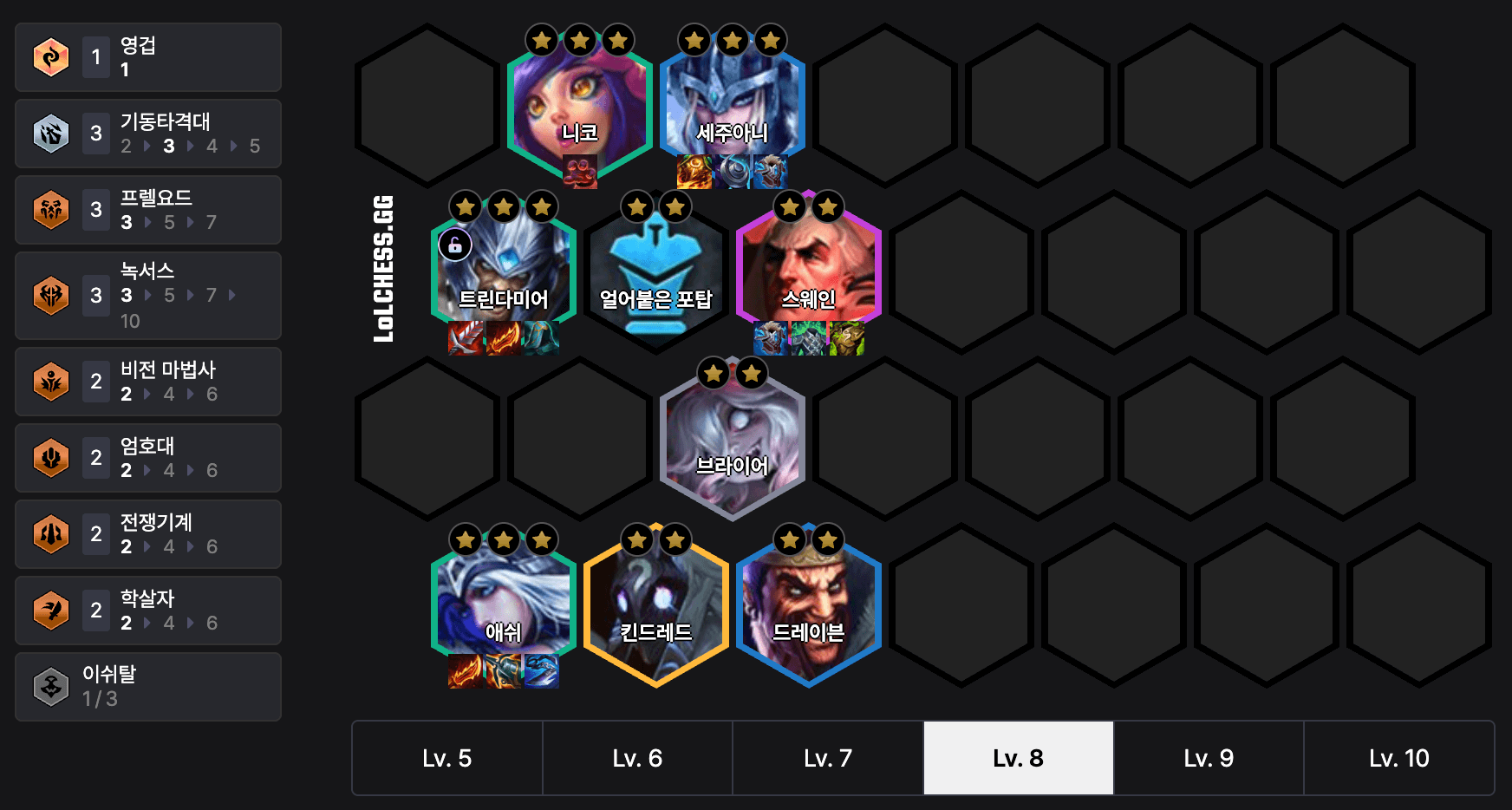Select the 프렐요드 trait icon
The width and height of the screenshot is (1512, 810).
tap(50, 209)
